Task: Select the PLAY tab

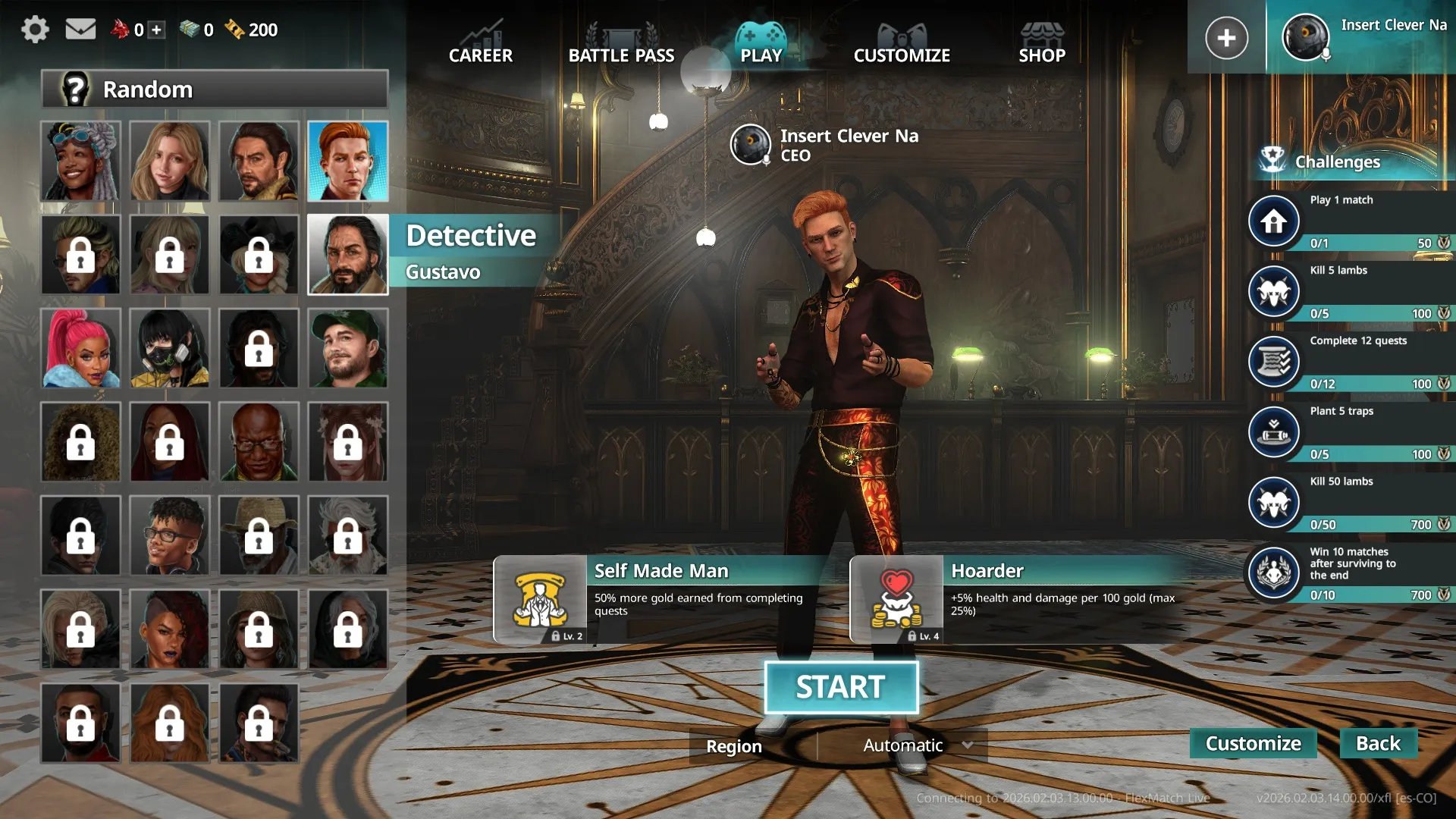Action: pos(761,44)
